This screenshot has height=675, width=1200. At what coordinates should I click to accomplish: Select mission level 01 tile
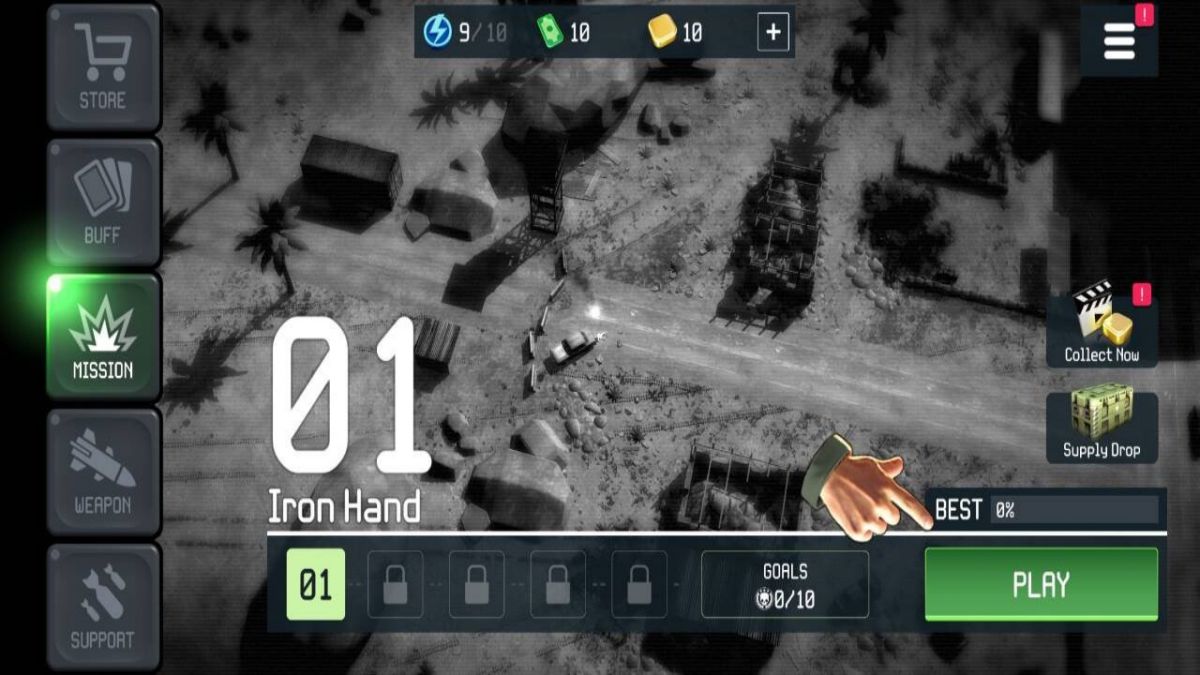(x=315, y=584)
